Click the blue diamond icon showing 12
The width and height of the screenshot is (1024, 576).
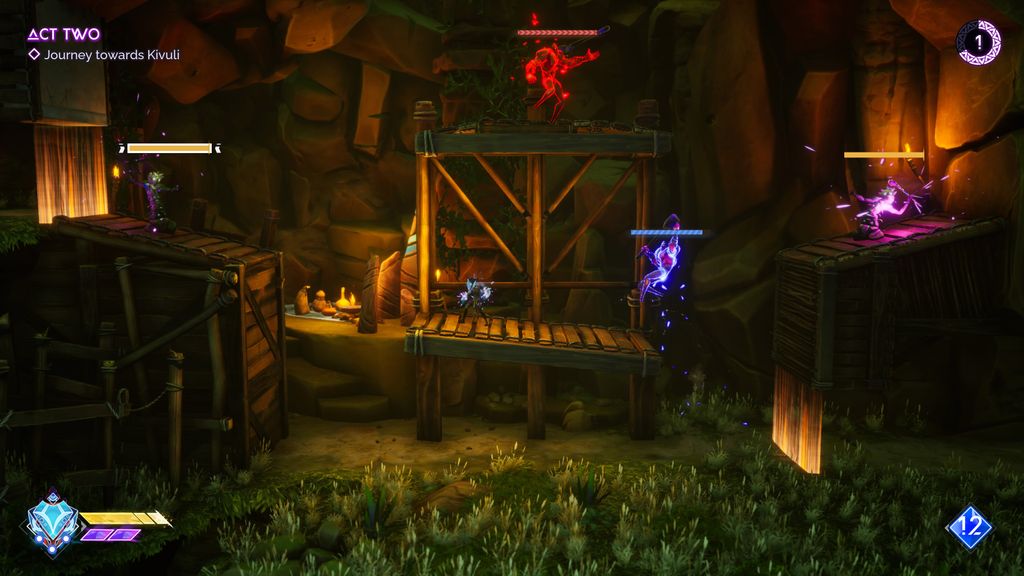[x=969, y=528]
